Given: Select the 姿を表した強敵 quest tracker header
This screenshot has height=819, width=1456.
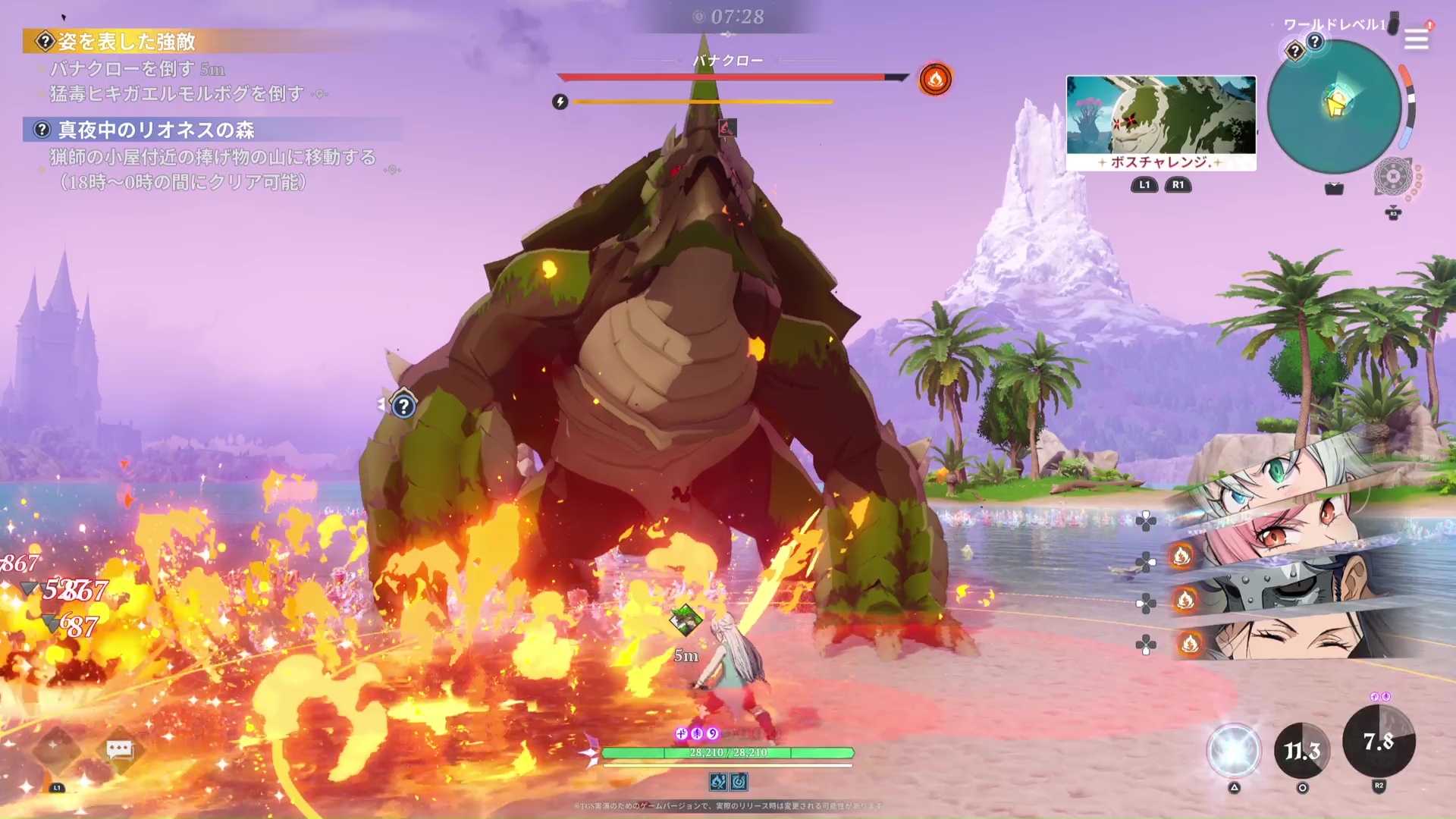Looking at the screenshot, I should pyautogui.click(x=127, y=42).
